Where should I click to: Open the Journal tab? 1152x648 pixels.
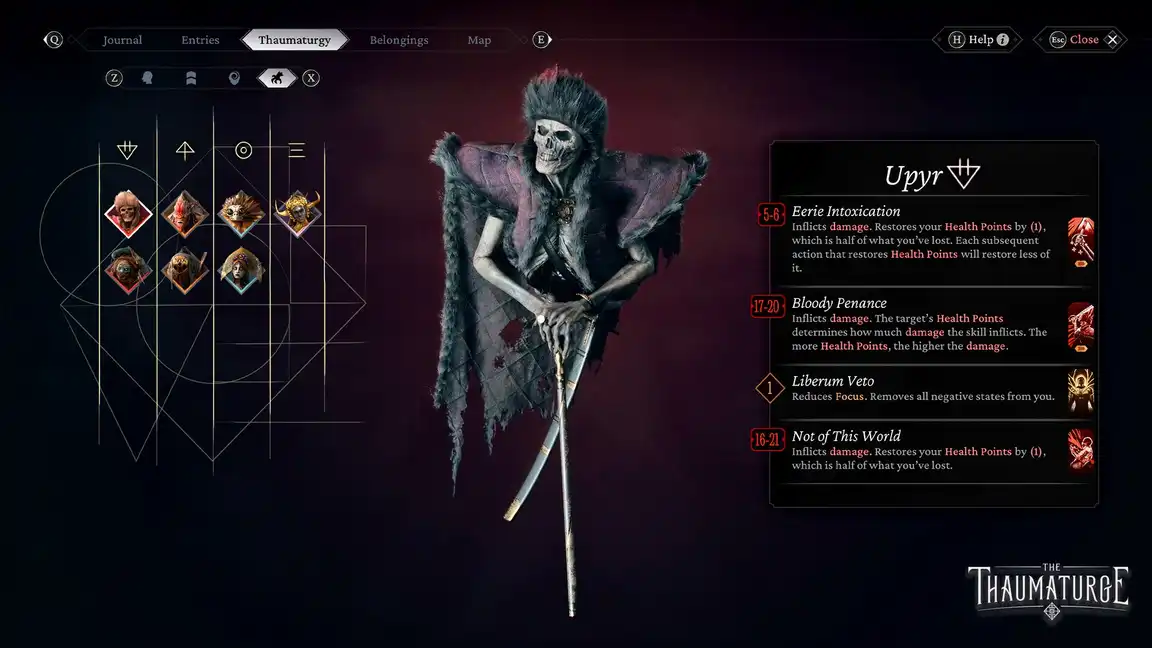(122, 40)
